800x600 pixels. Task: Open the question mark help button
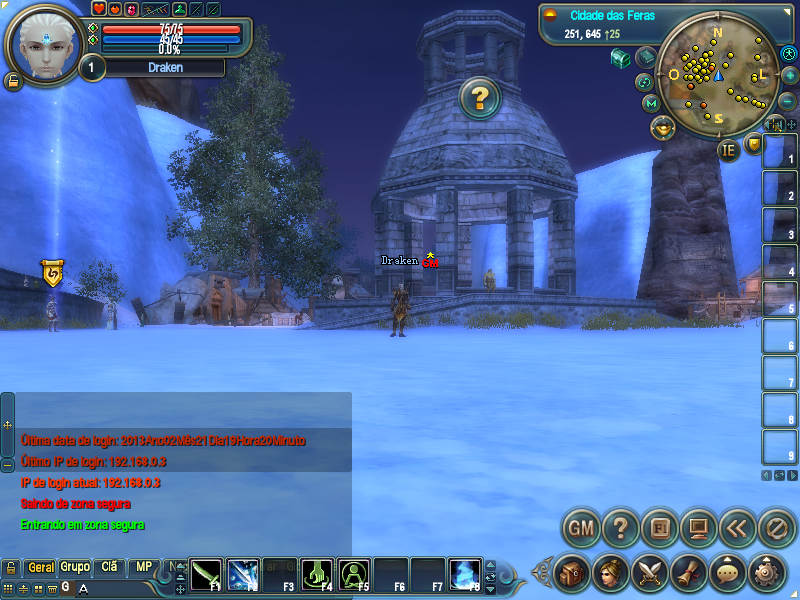[620, 527]
